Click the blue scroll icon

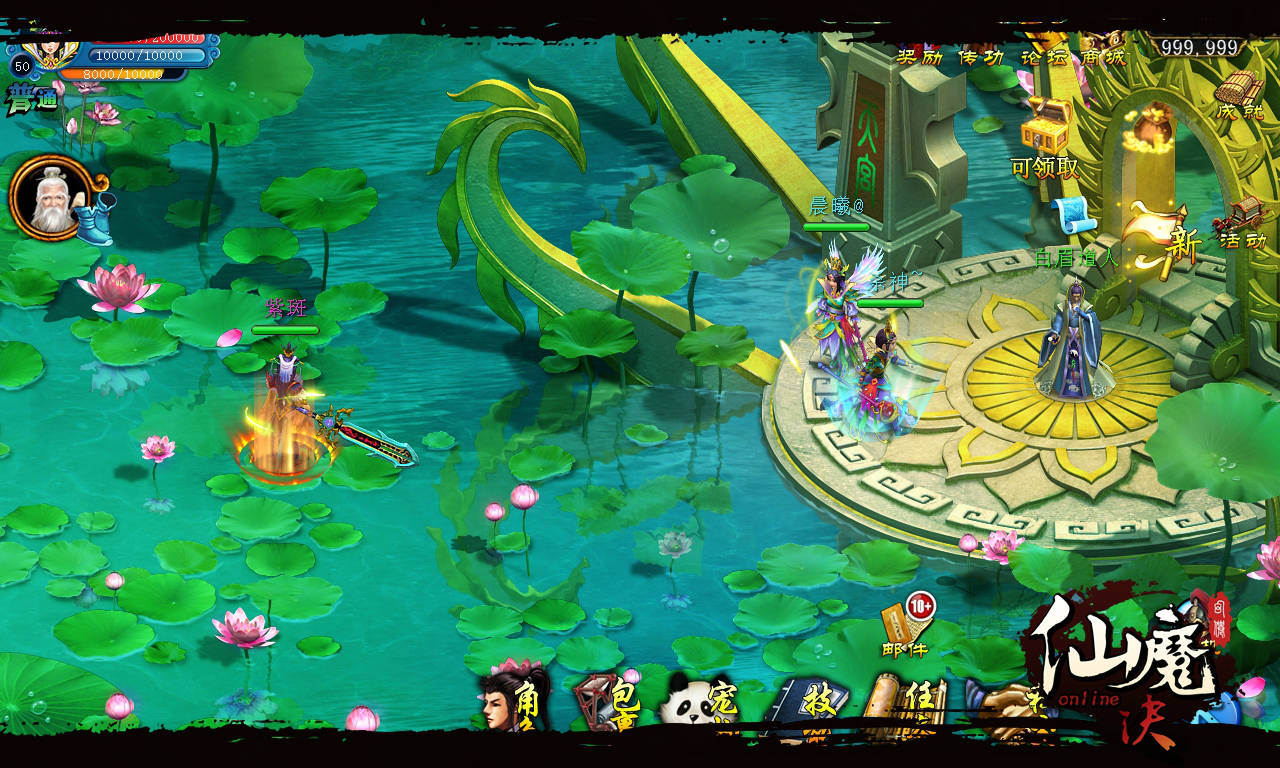click(1074, 217)
